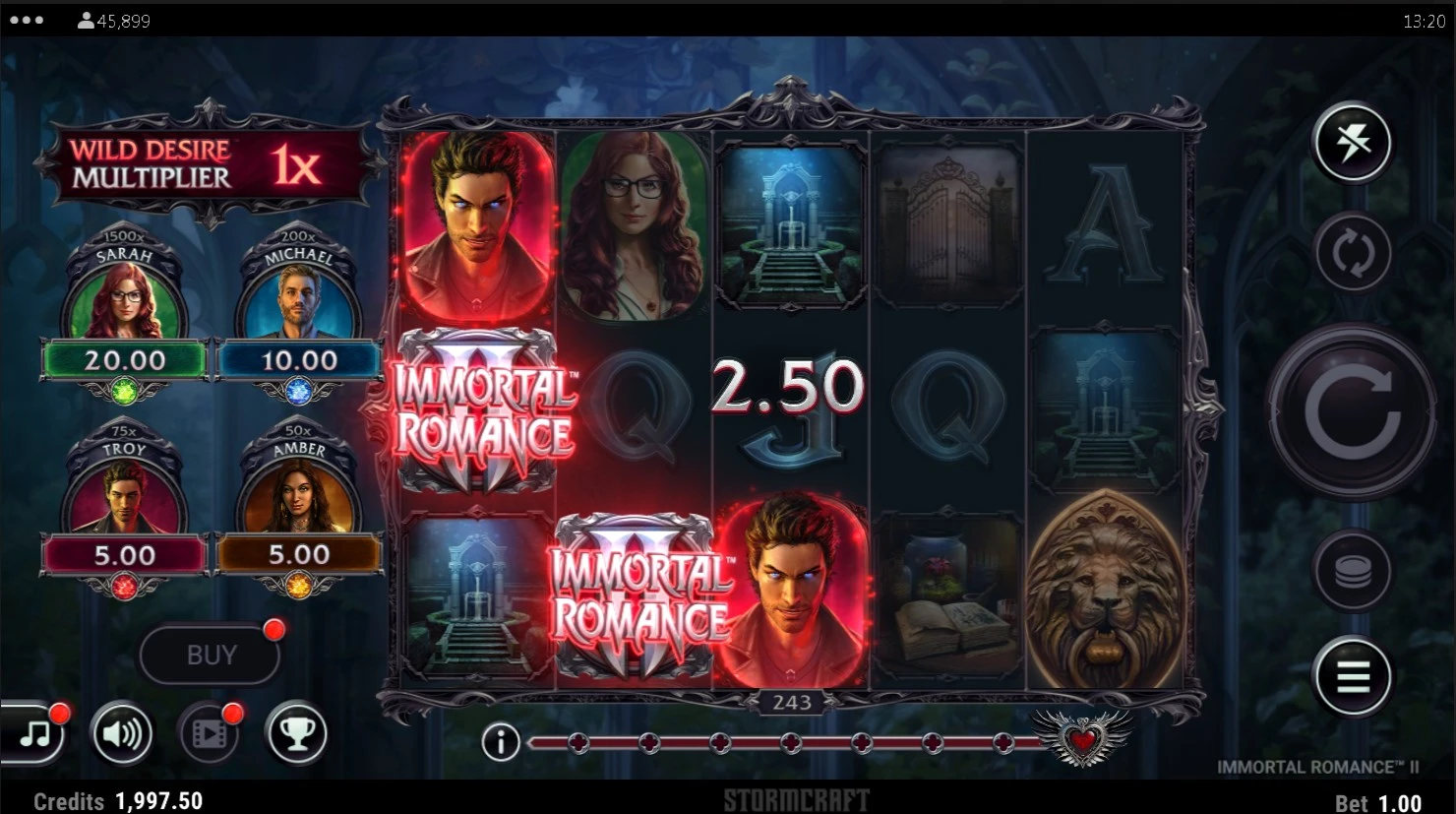Expand the 45,899 player counter
The height and width of the screenshot is (814, 1456).
click(x=111, y=19)
